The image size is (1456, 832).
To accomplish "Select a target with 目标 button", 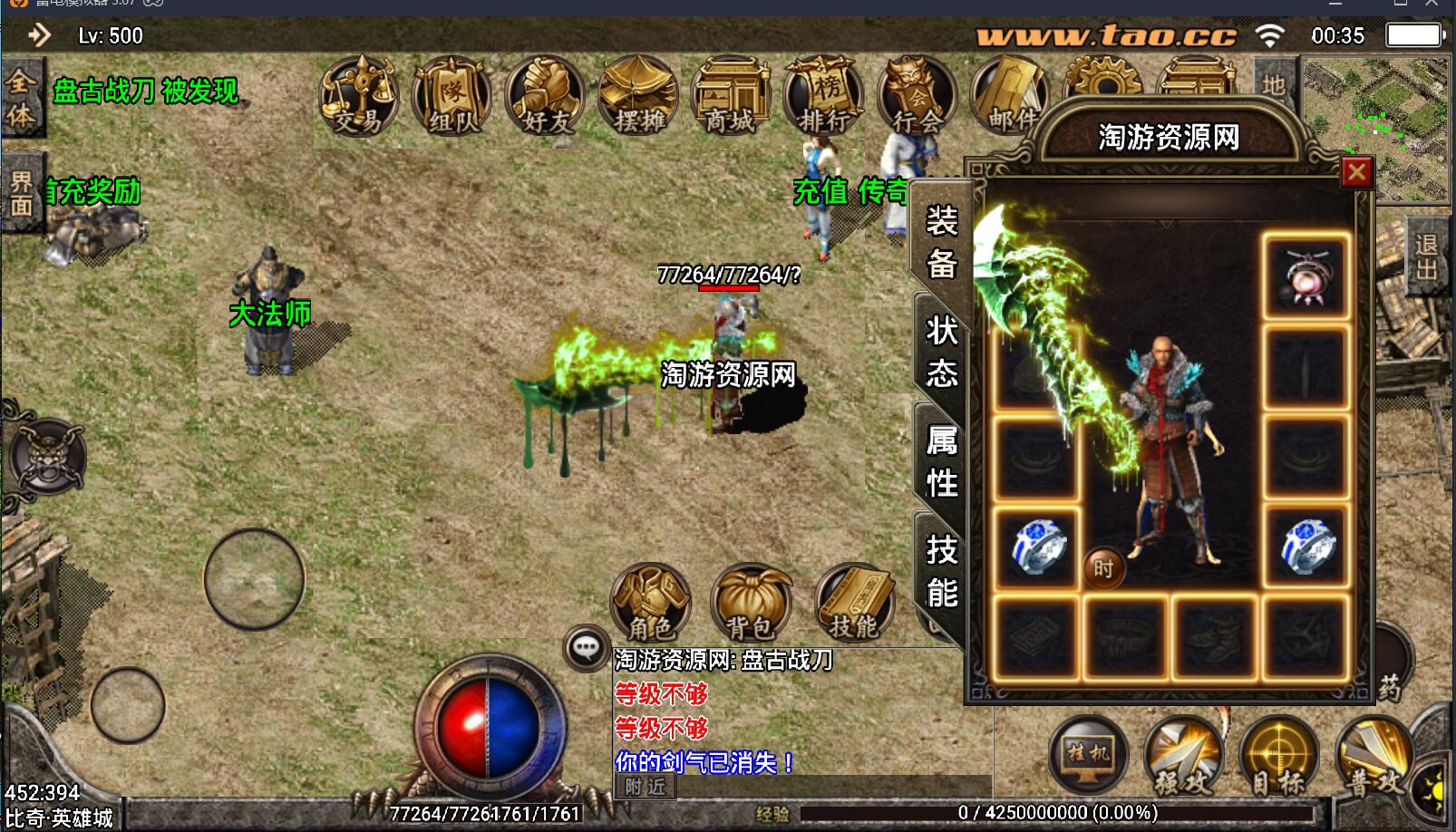I will click(1278, 756).
